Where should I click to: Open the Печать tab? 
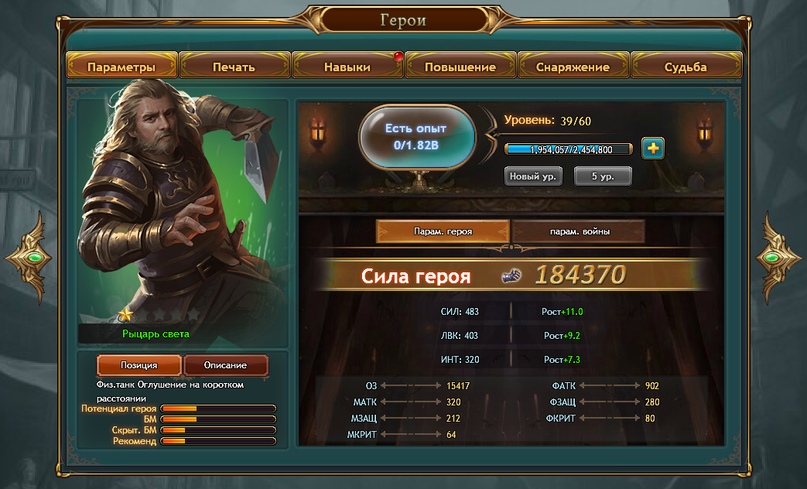click(234, 67)
